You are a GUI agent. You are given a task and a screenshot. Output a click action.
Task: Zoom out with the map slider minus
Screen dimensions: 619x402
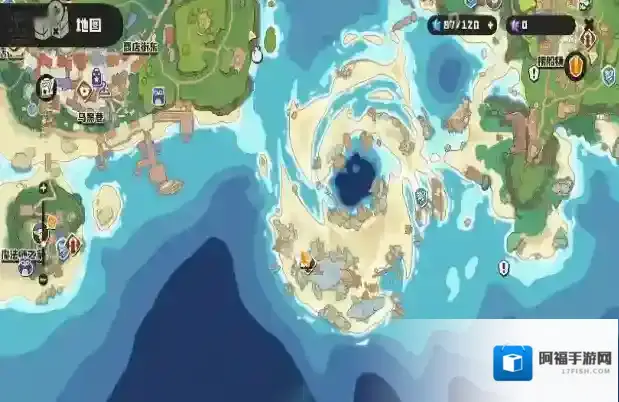click(42, 277)
